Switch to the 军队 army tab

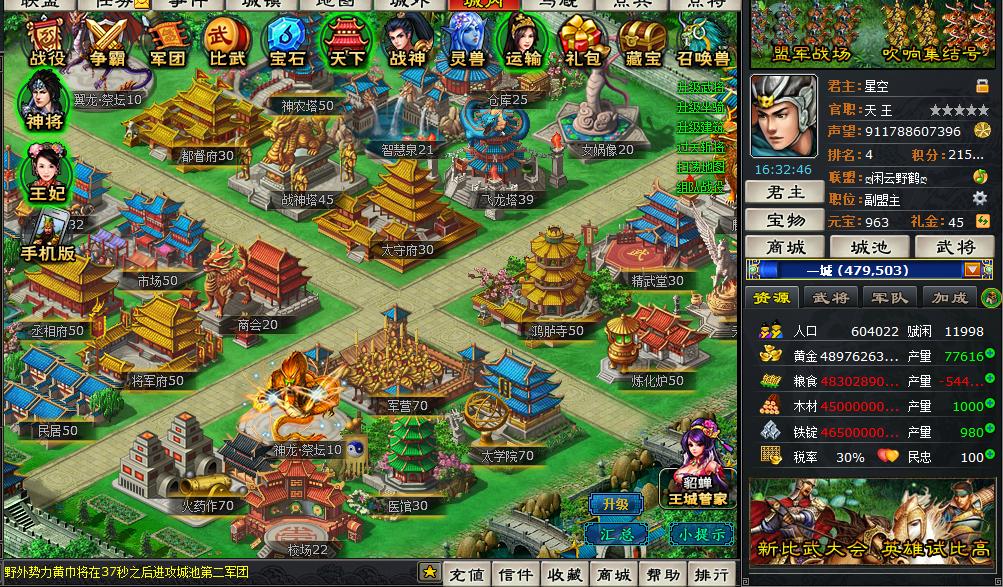pyautogui.click(x=889, y=297)
